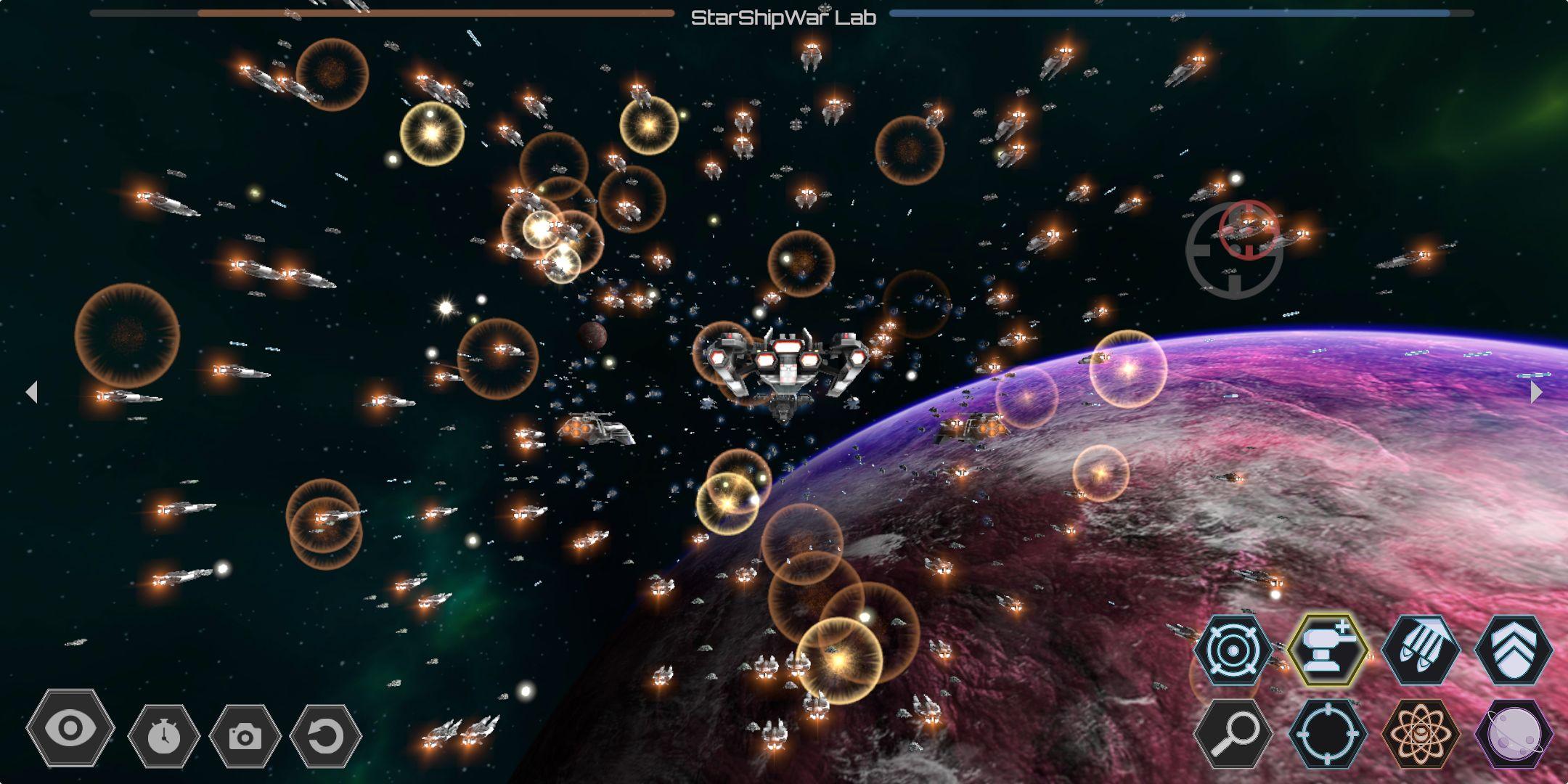Click the StarShipWar Lab title

coord(783,16)
